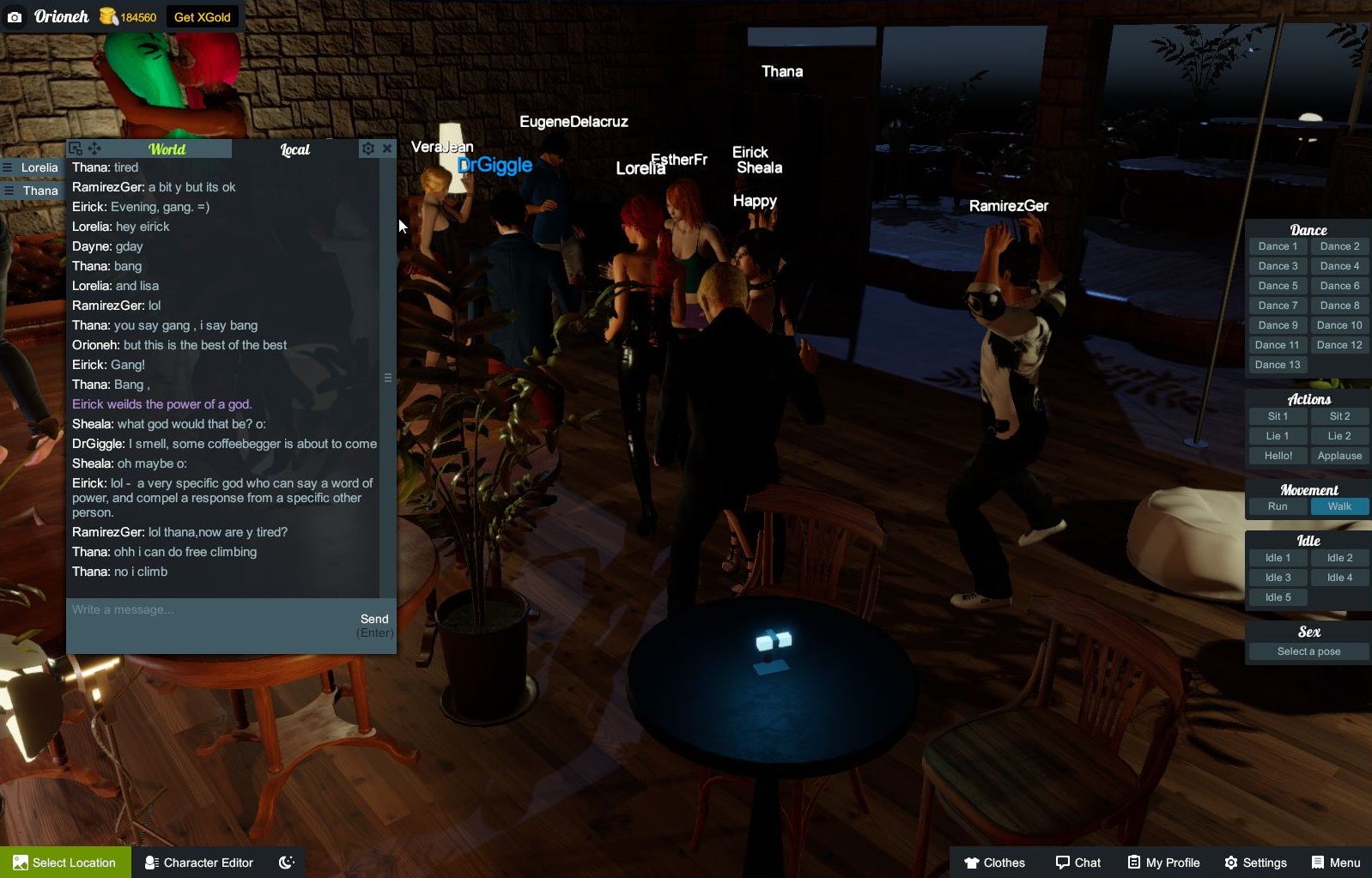The height and width of the screenshot is (878, 1372).
Task: Switch movement mode to Run
Action: [x=1278, y=506]
